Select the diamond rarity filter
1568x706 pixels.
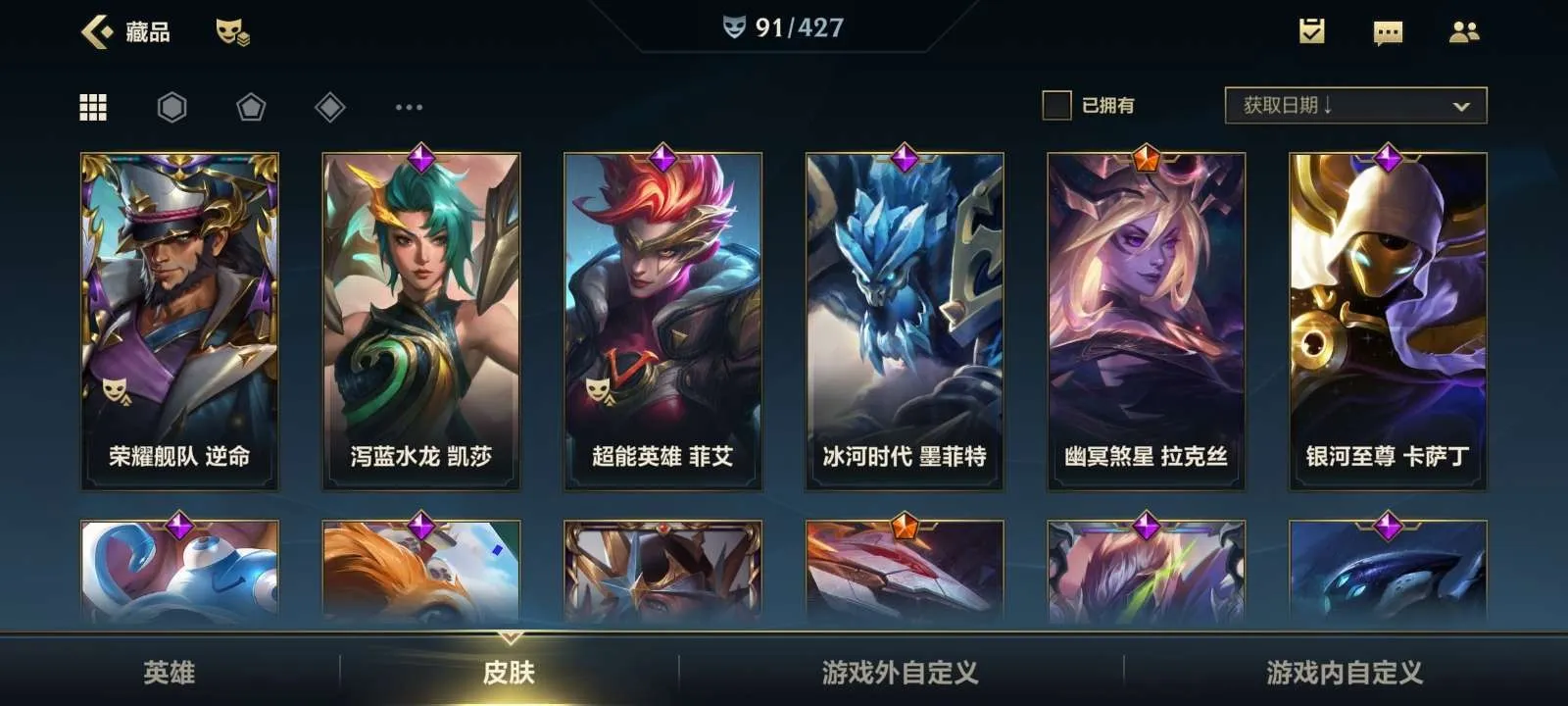[330, 107]
